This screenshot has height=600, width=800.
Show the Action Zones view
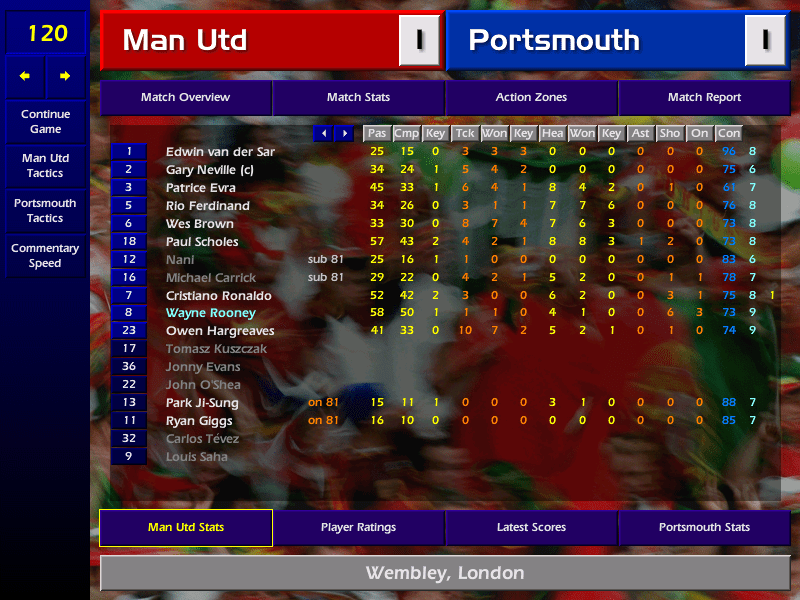(531, 97)
